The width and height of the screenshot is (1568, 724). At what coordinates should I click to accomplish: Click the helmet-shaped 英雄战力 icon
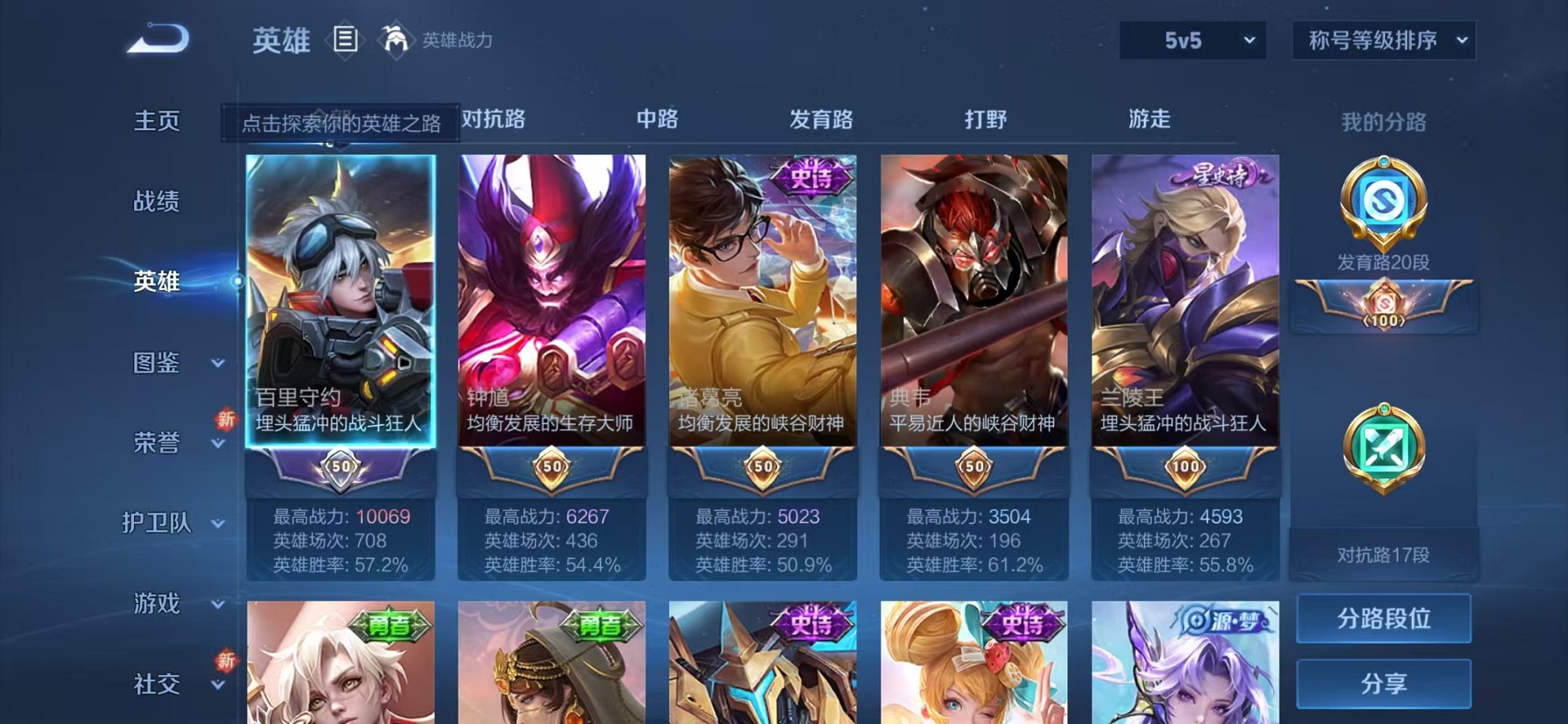coord(396,37)
